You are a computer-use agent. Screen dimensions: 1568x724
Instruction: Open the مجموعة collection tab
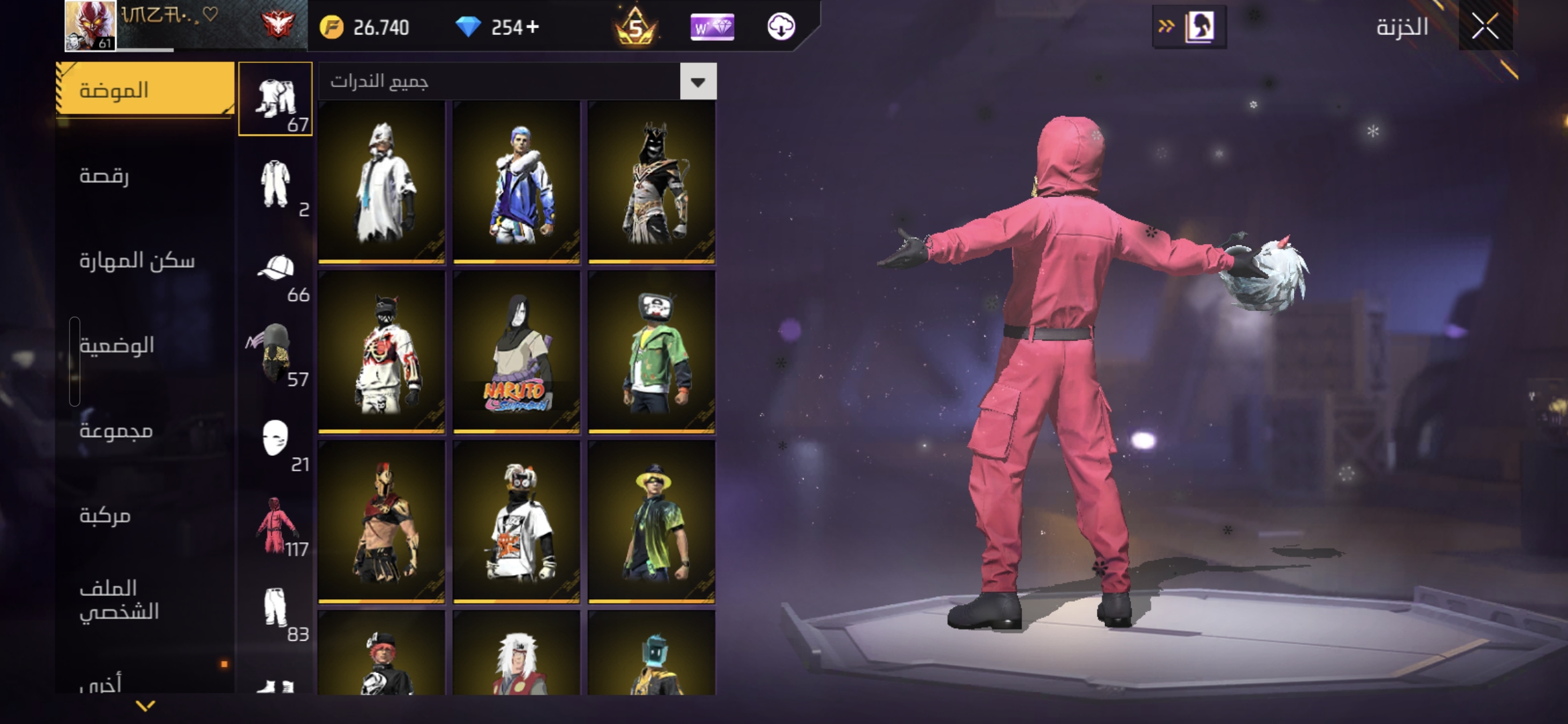[x=116, y=430]
